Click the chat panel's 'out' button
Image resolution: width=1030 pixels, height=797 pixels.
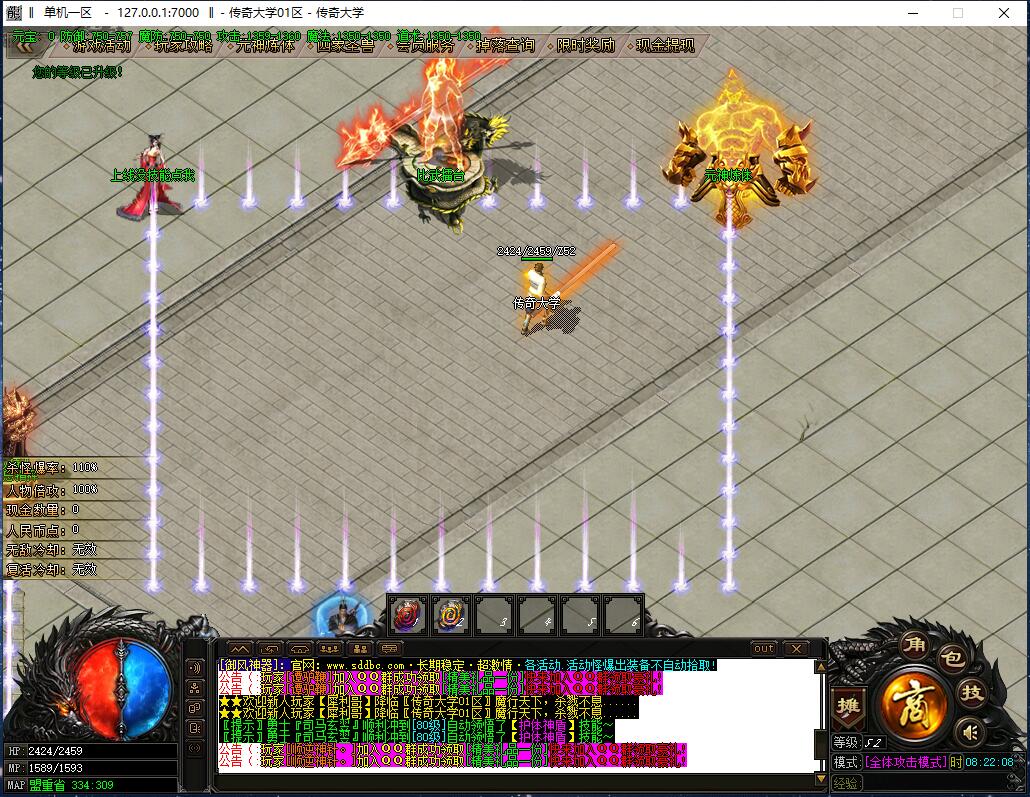coord(764,648)
